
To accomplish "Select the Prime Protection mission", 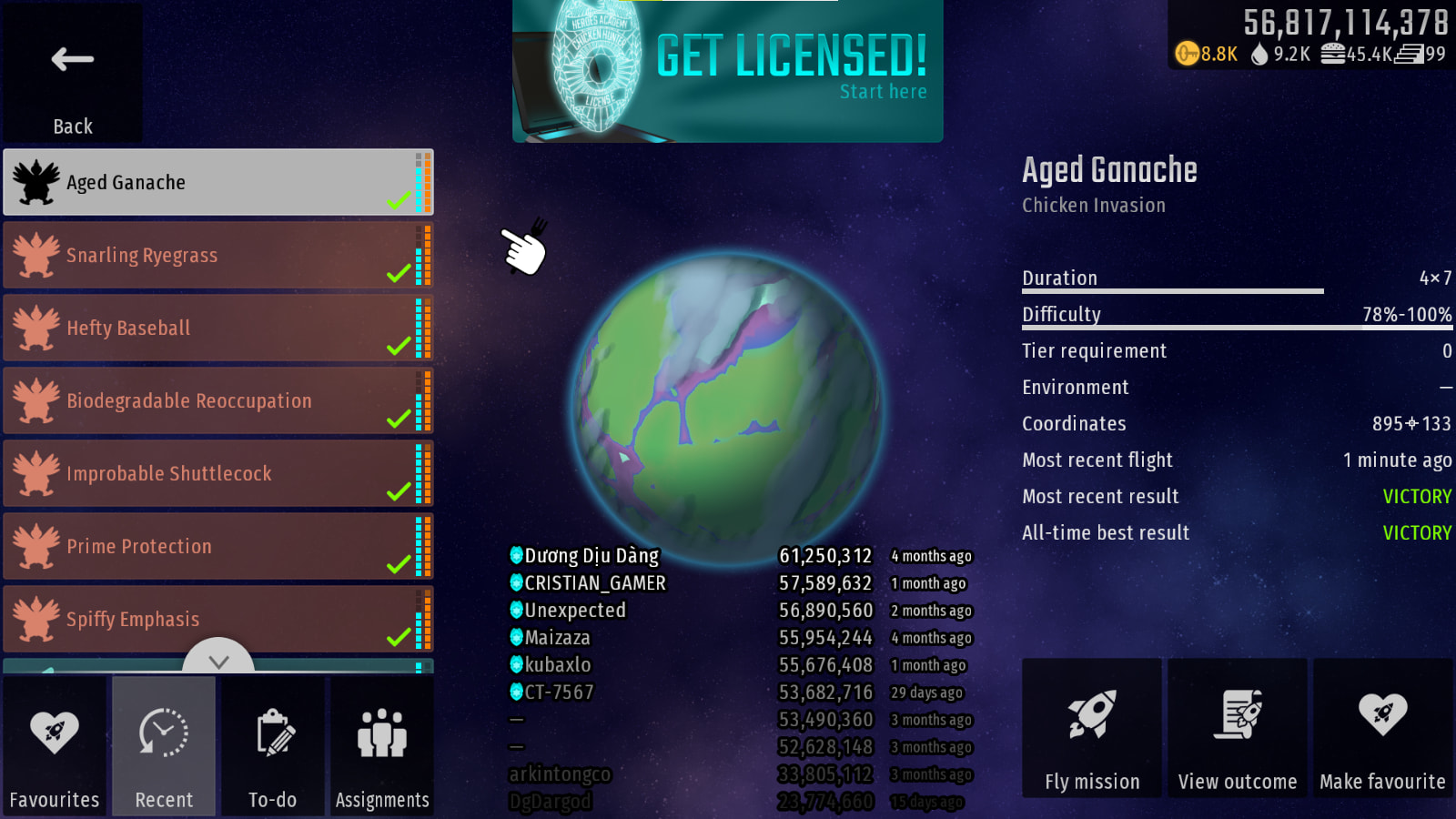I will tap(218, 546).
